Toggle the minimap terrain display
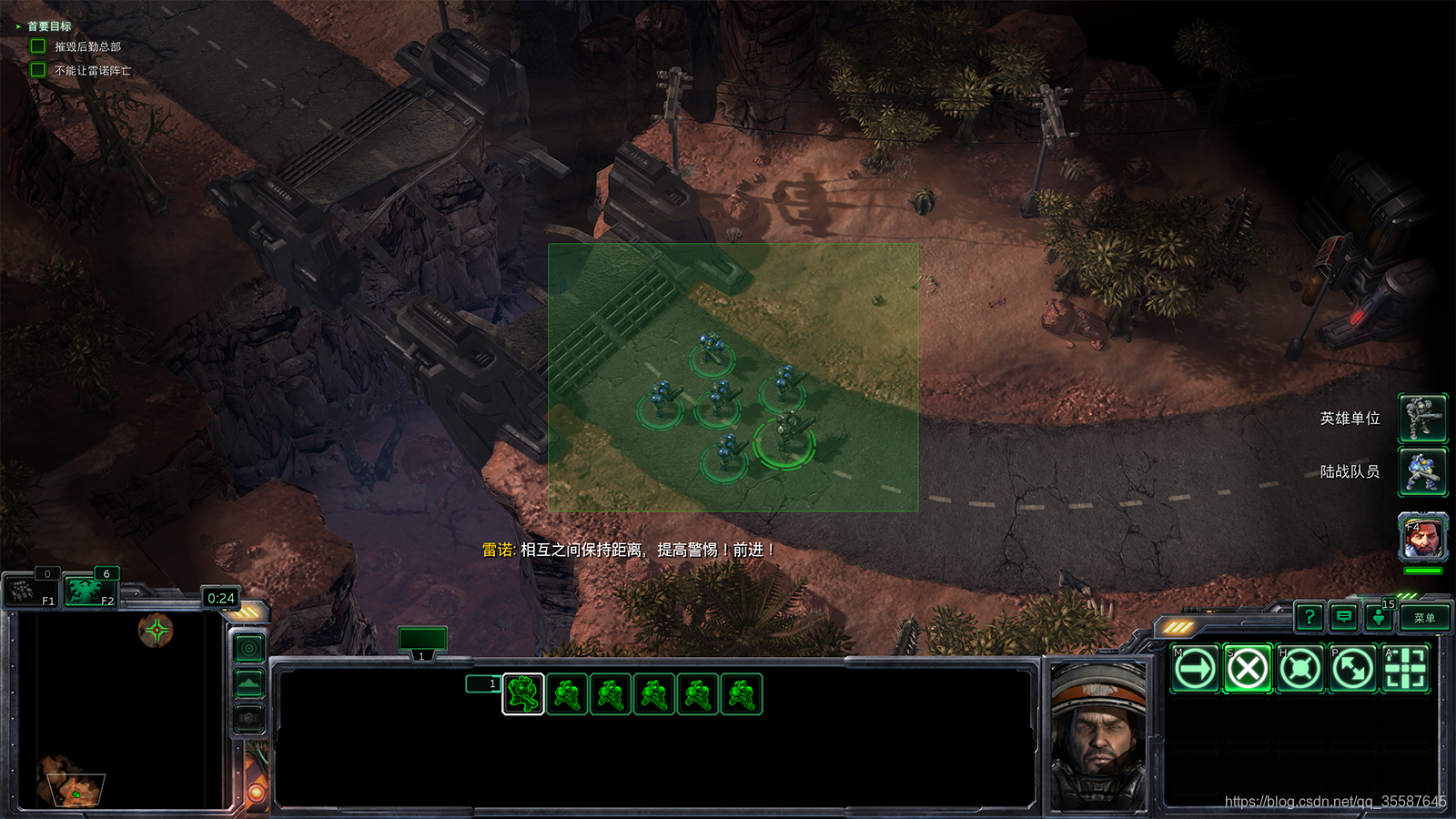This screenshot has height=819, width=1456. [249, 683]
